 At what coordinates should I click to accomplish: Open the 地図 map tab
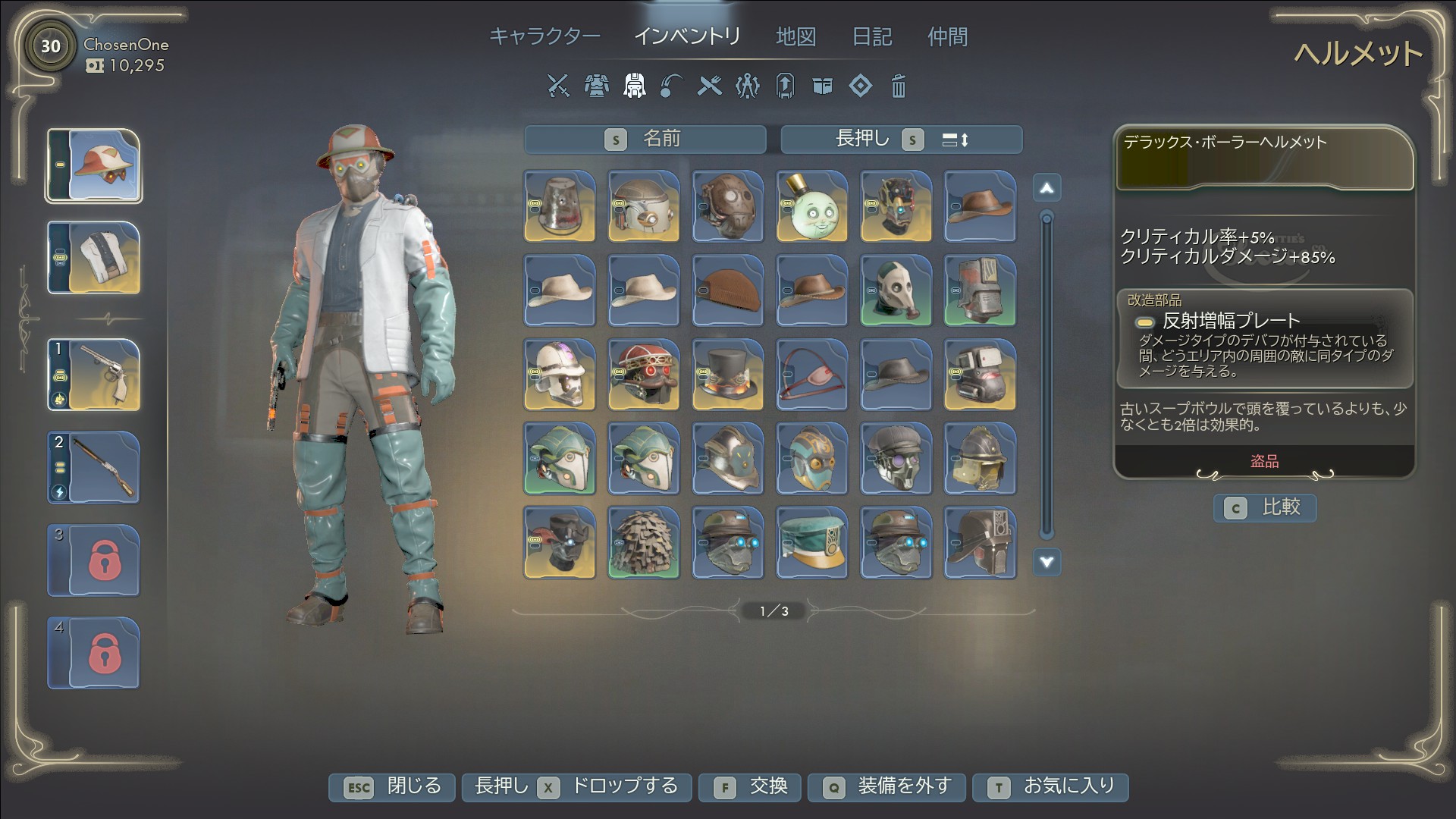795,36
